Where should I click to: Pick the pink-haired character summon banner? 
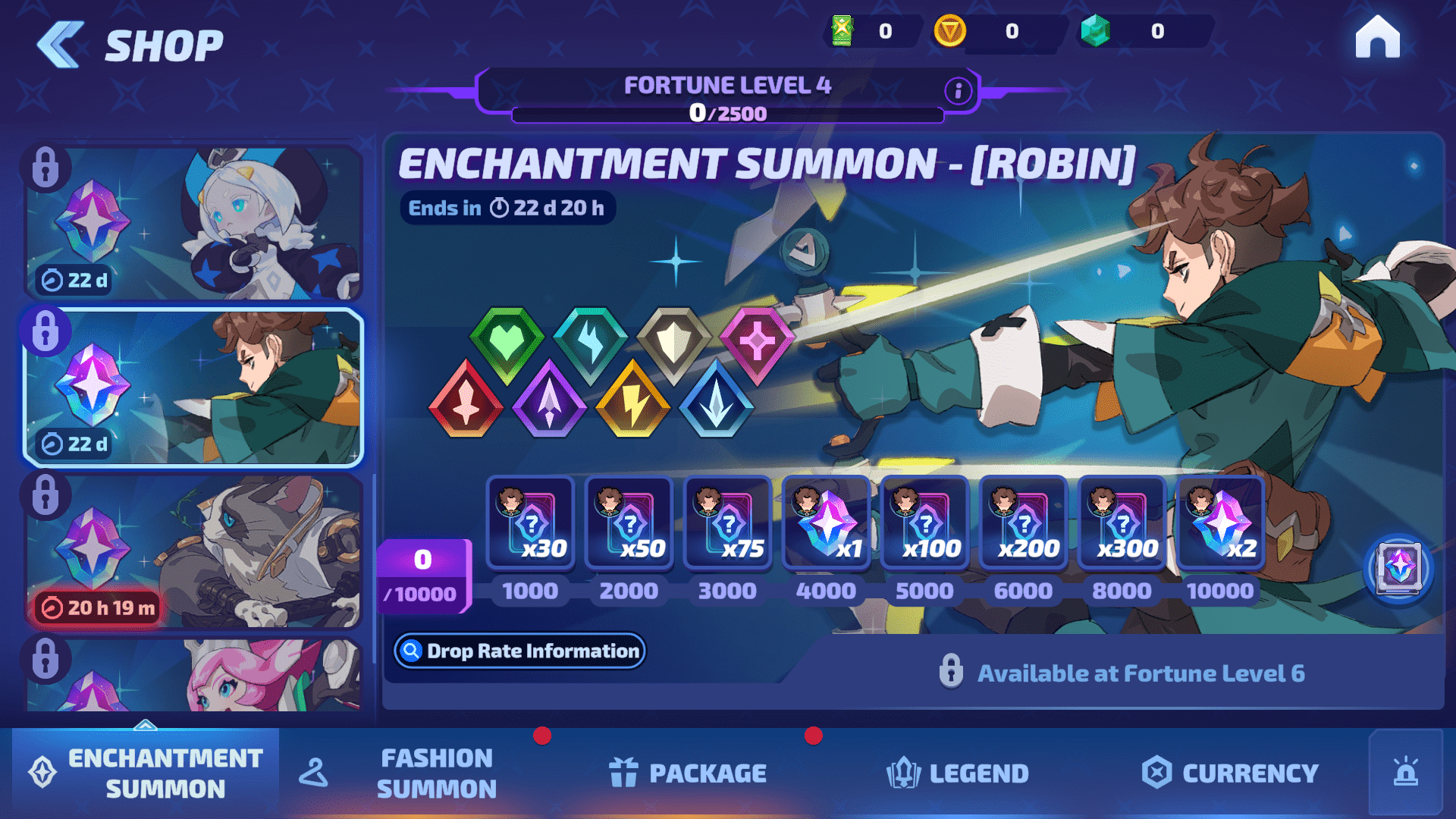(x=194, y=675)
